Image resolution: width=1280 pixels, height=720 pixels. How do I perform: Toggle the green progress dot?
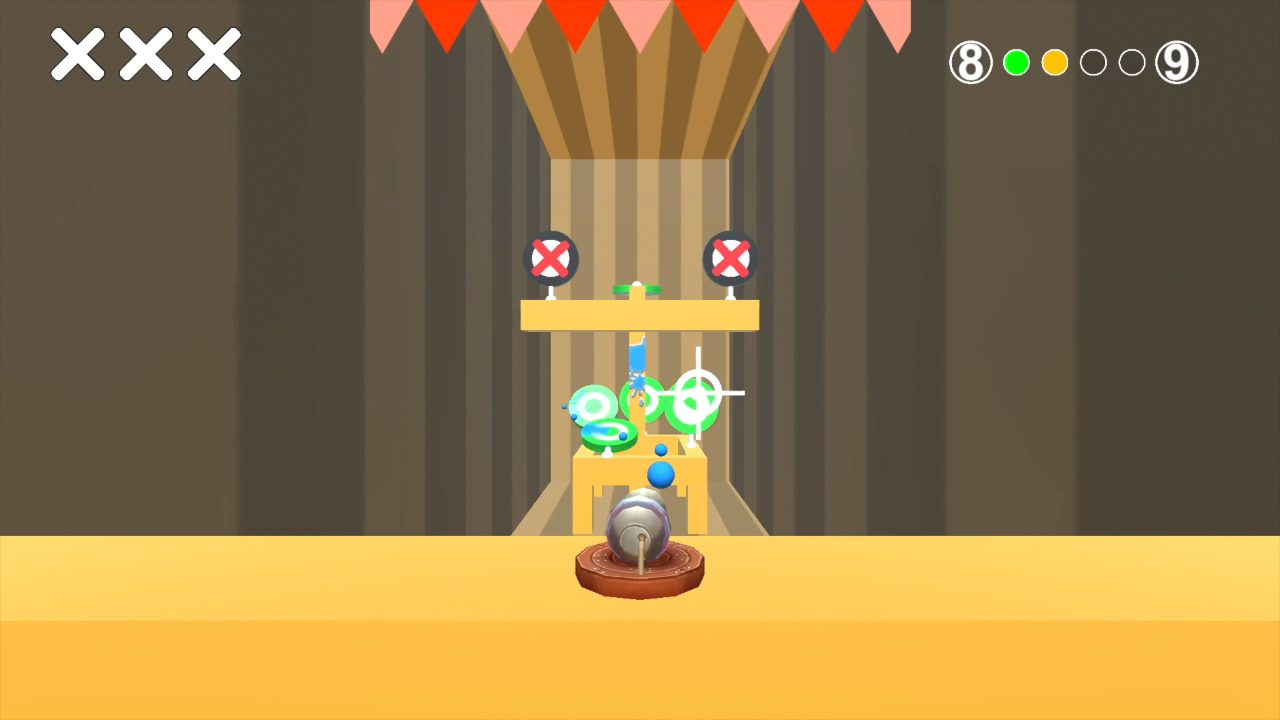(x=1016, y=62)
